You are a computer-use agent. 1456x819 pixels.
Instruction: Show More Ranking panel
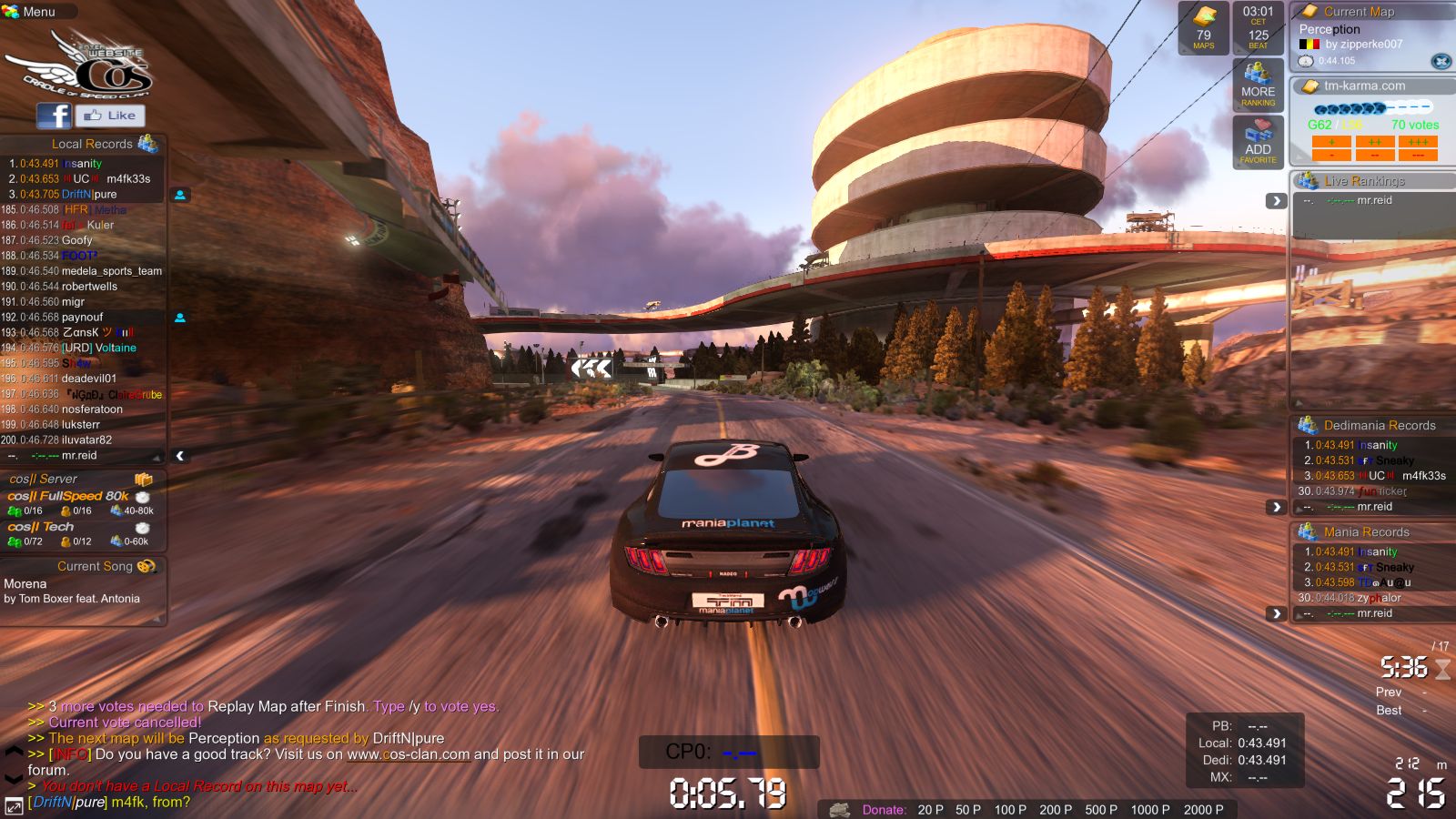pyautogui.click(x=1258, y=86)
